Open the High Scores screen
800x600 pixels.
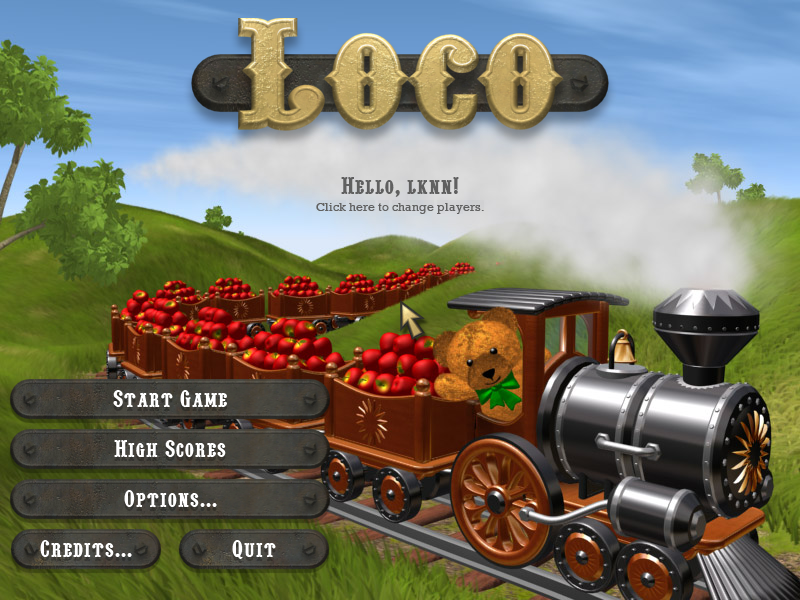170,450
